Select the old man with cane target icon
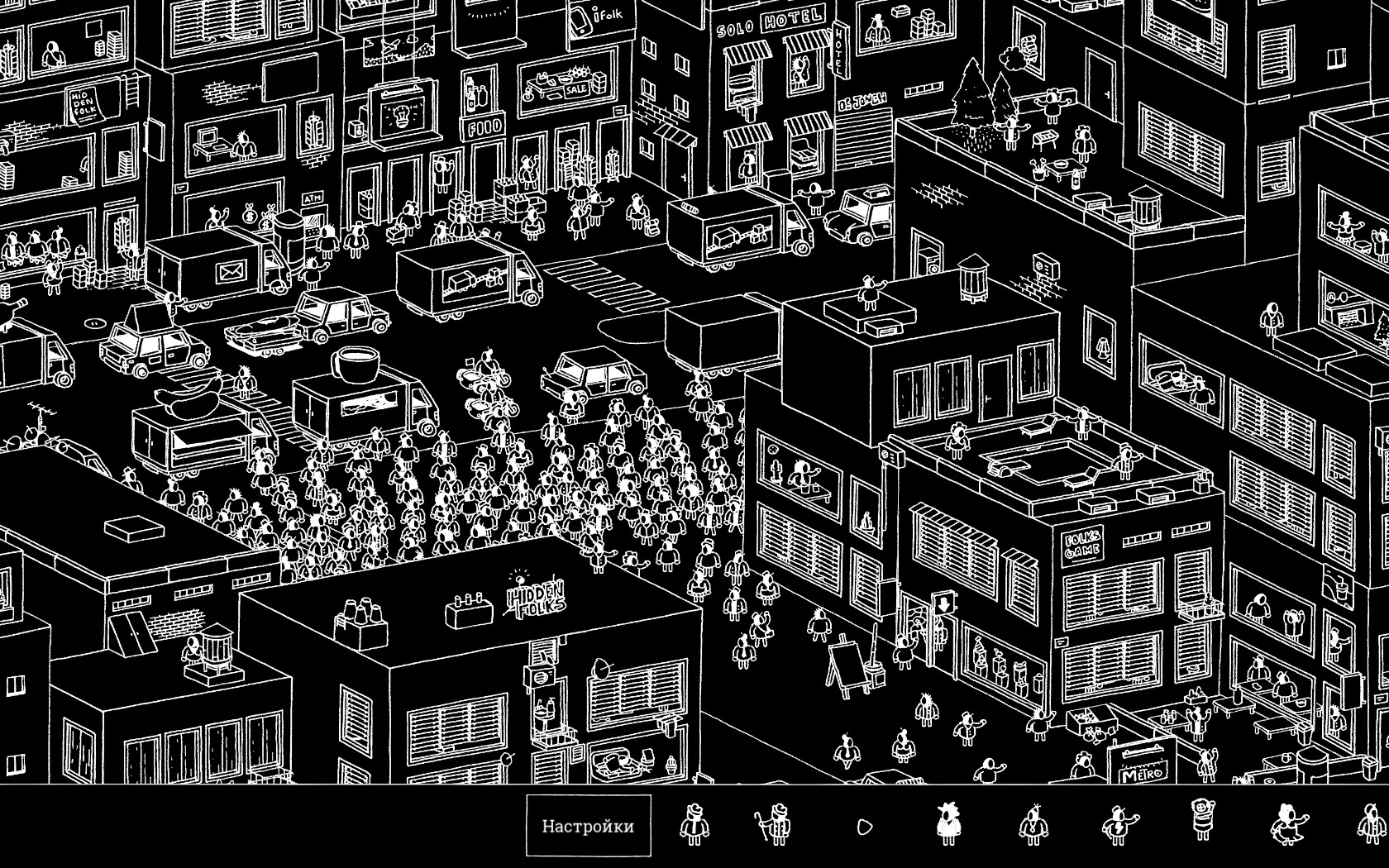Viewport: 1389px width, 868px height. [x=778, y=823]
